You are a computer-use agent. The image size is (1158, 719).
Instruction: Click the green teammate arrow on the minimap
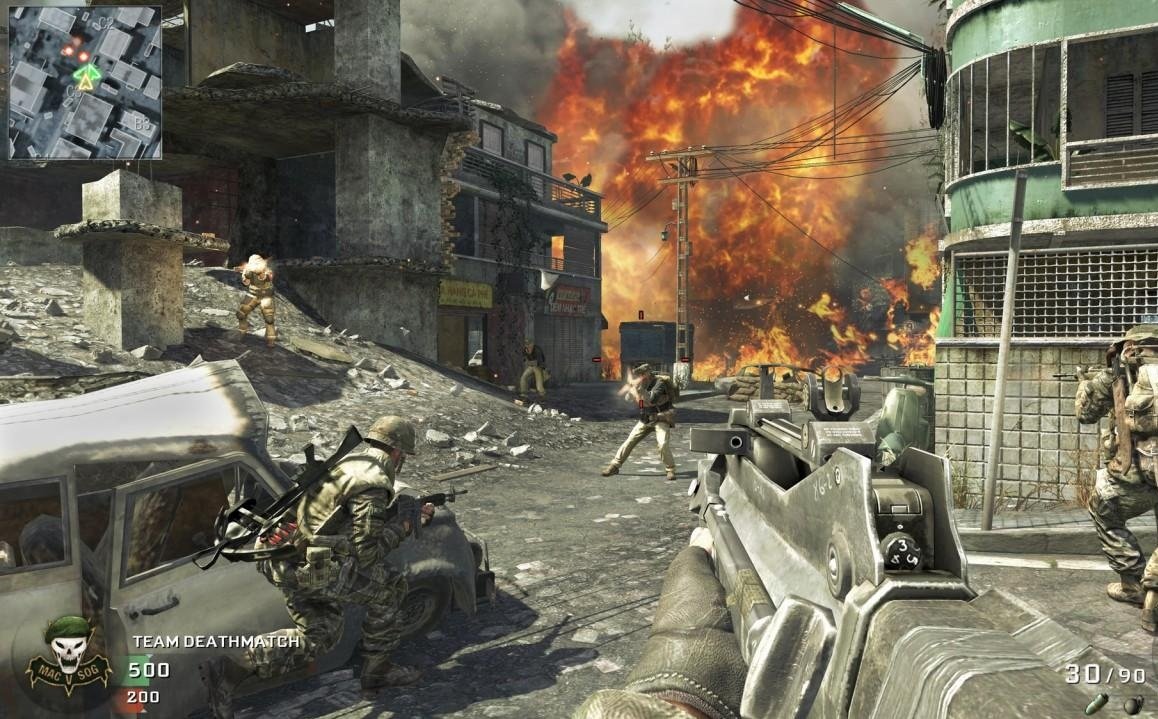tap(87, 71)
